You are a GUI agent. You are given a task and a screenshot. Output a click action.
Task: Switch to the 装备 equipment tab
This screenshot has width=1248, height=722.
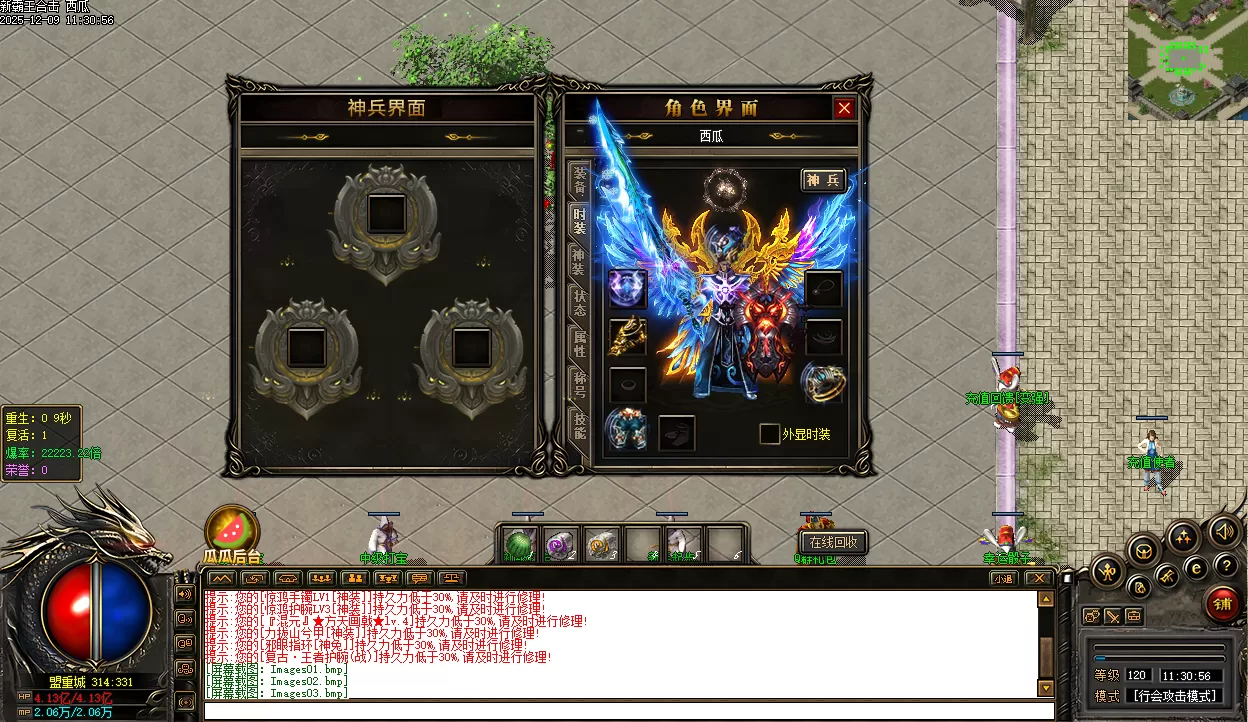(x=579, y=180)
